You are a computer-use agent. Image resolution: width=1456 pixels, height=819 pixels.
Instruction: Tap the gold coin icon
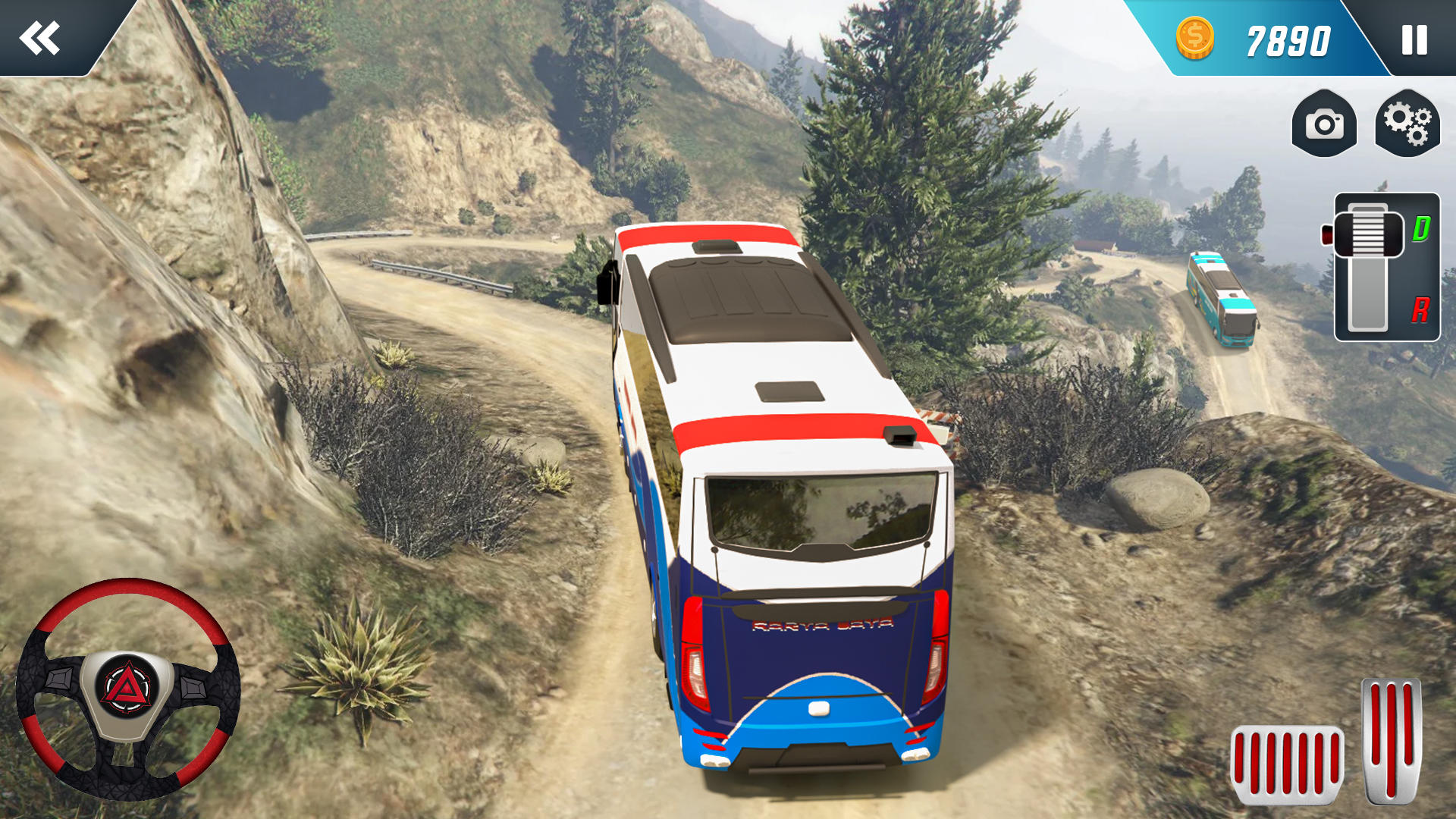tap(1195, 39)
